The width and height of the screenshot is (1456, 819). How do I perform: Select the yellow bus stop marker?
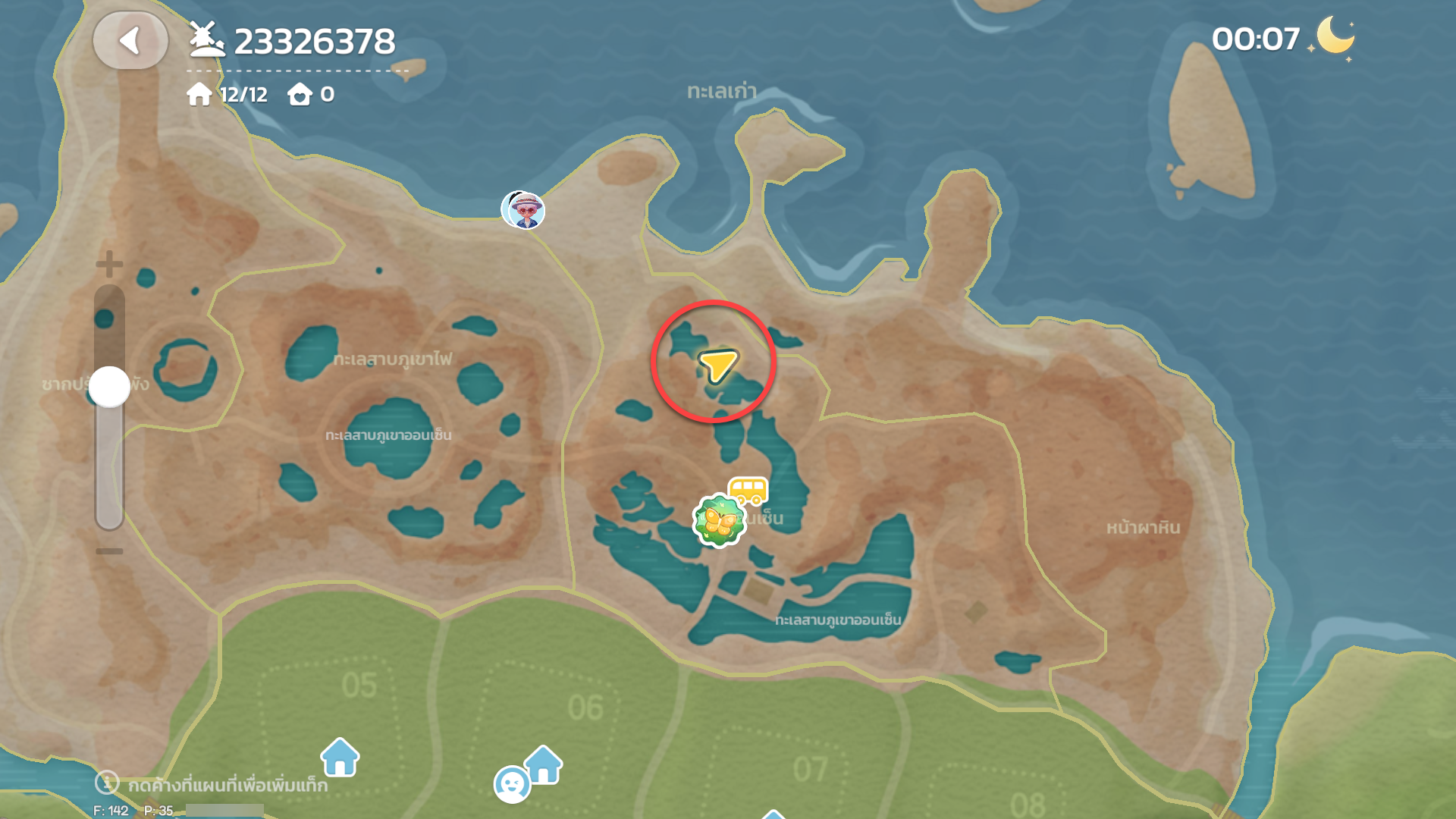tap(748, 491)
